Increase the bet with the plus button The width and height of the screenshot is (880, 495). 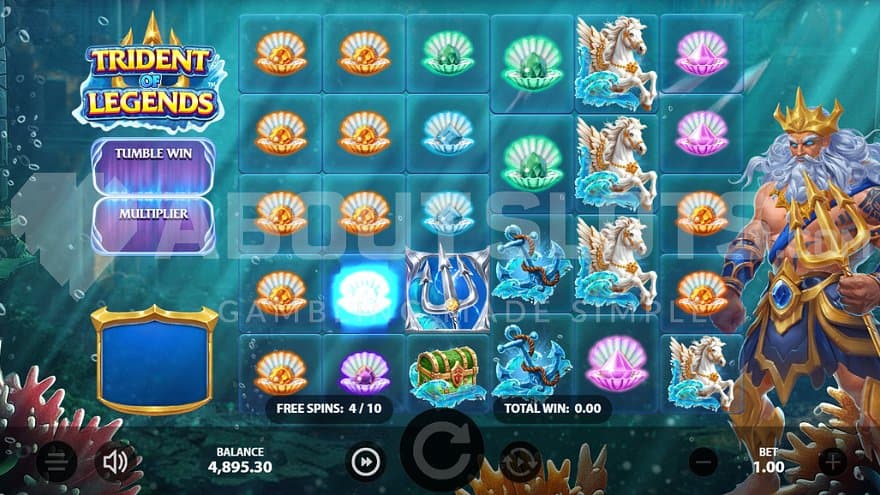tap(833, 461)
